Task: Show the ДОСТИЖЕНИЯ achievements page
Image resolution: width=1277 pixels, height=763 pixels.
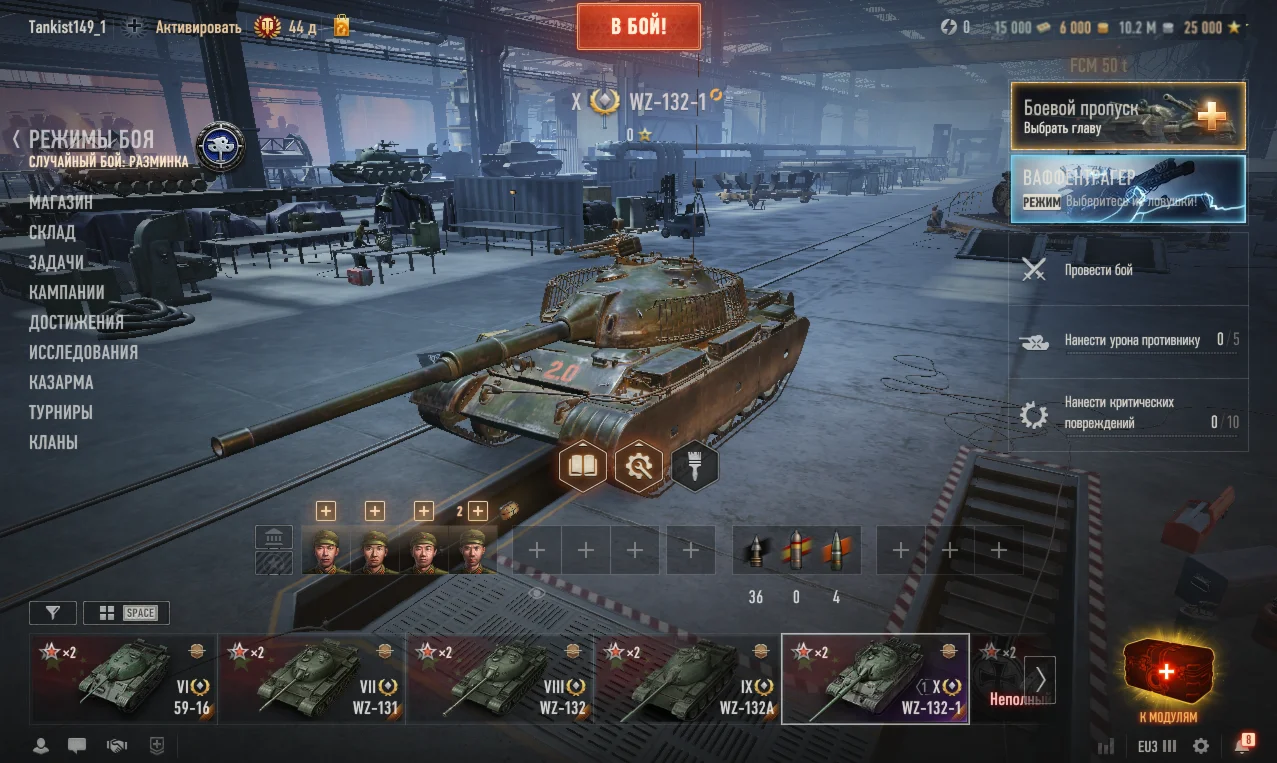Action: [x=76, y=322]
